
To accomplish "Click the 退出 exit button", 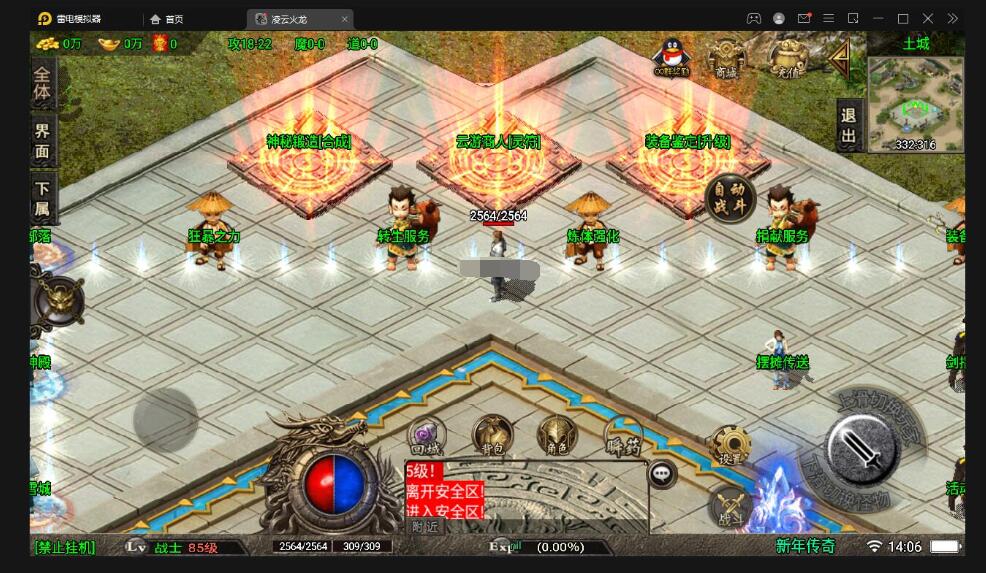I will pyautogui.click(x=848, y=126).
